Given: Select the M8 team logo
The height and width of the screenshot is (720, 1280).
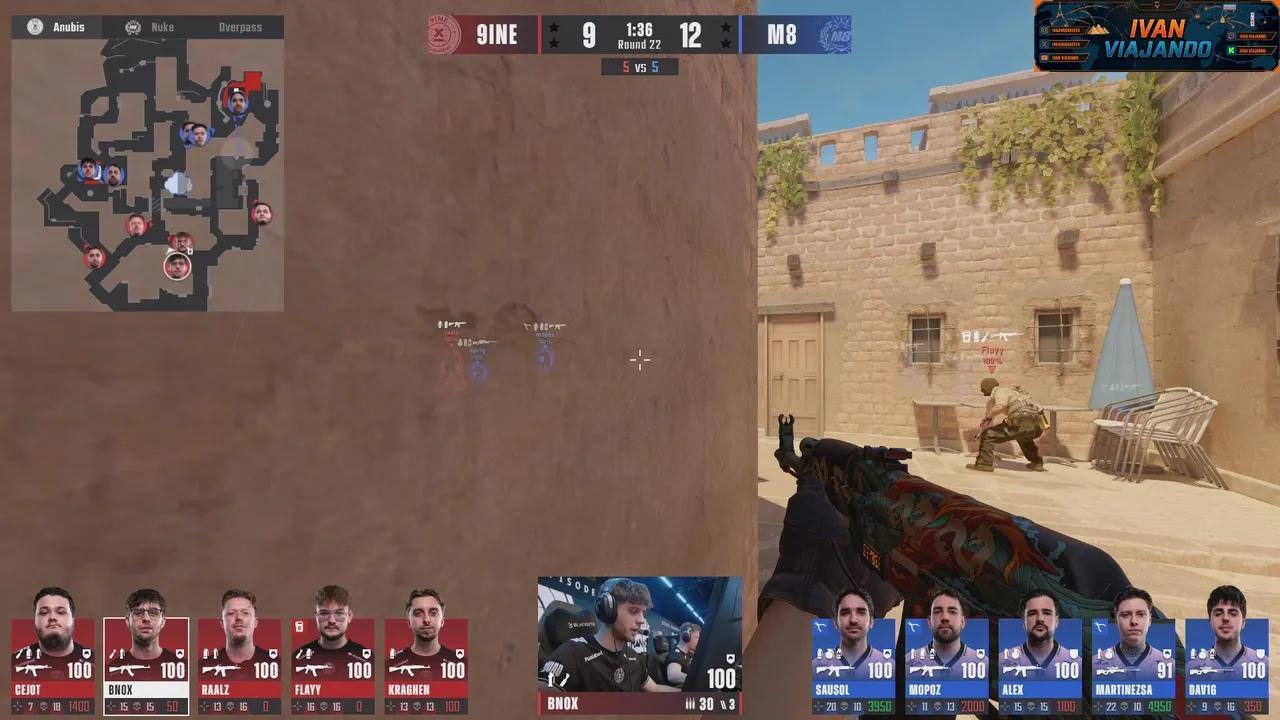Looking at the screenshot, I should (836, 35).
